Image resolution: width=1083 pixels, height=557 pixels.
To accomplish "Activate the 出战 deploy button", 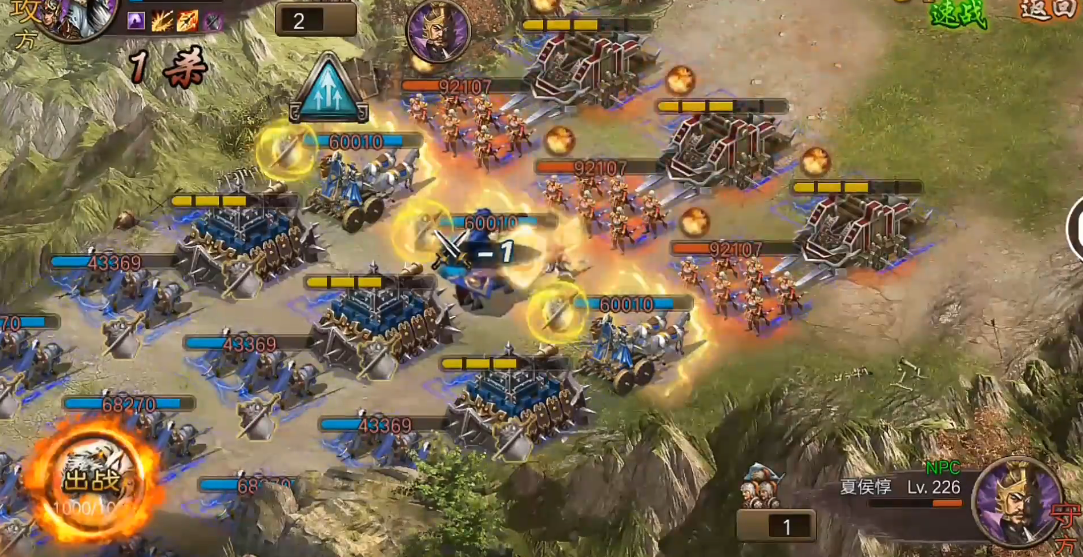I will [x=92, y=482].
